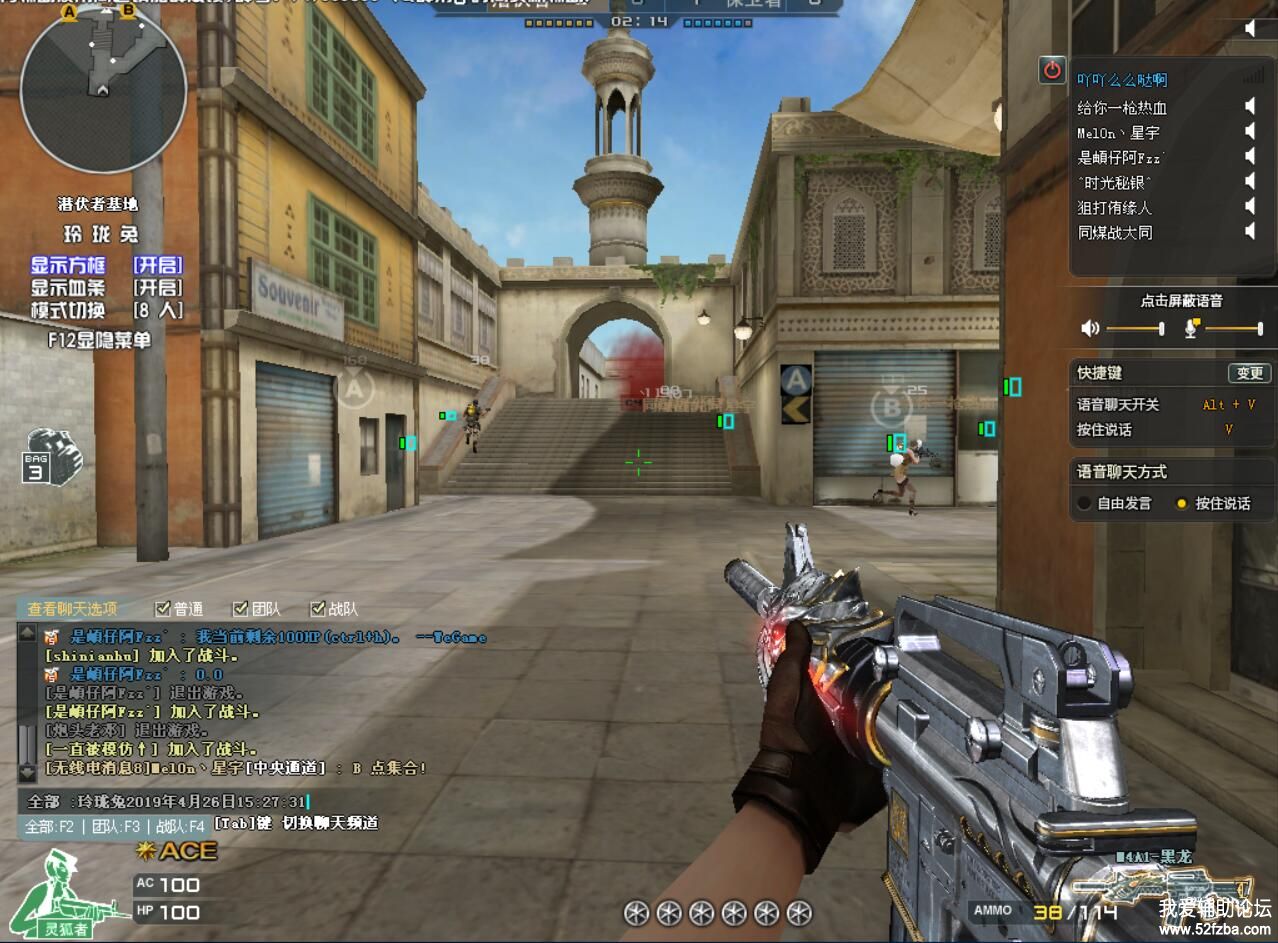The width and height of the screenshot is (1278, 943).
Task: Mute the player 同煤战大同
Action: 1250,231
